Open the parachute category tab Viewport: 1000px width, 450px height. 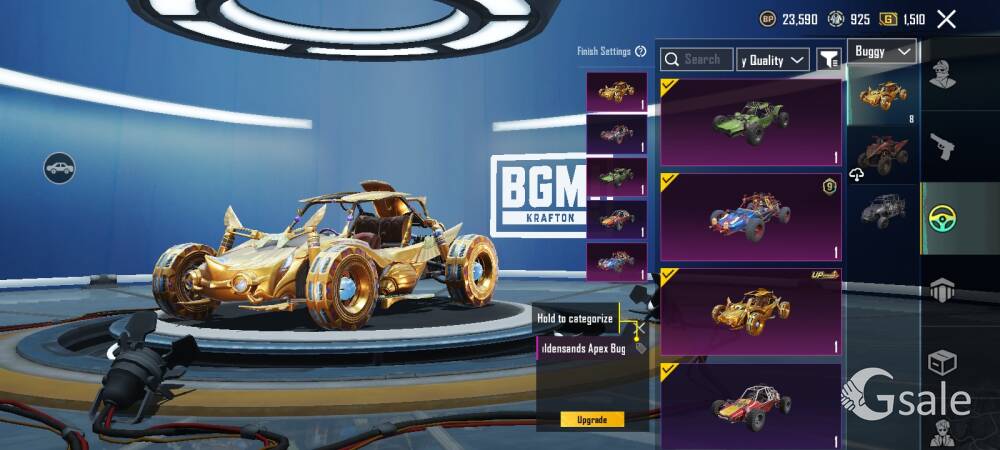pos(941,290)
